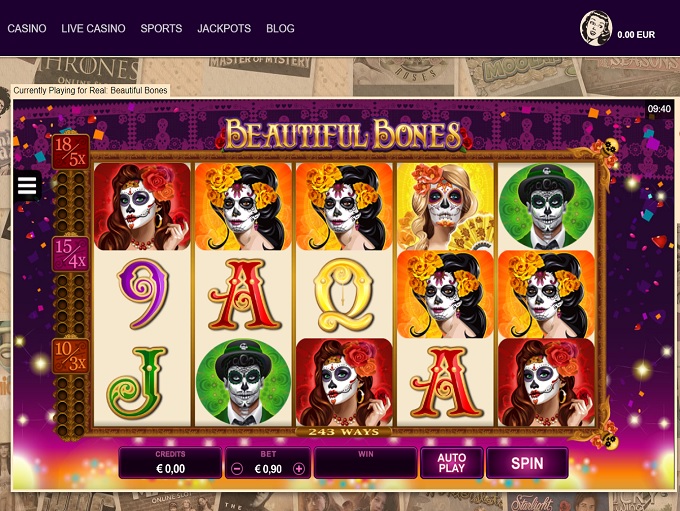
Task: Increase the bet with plus button
Action: pos(298,468)
